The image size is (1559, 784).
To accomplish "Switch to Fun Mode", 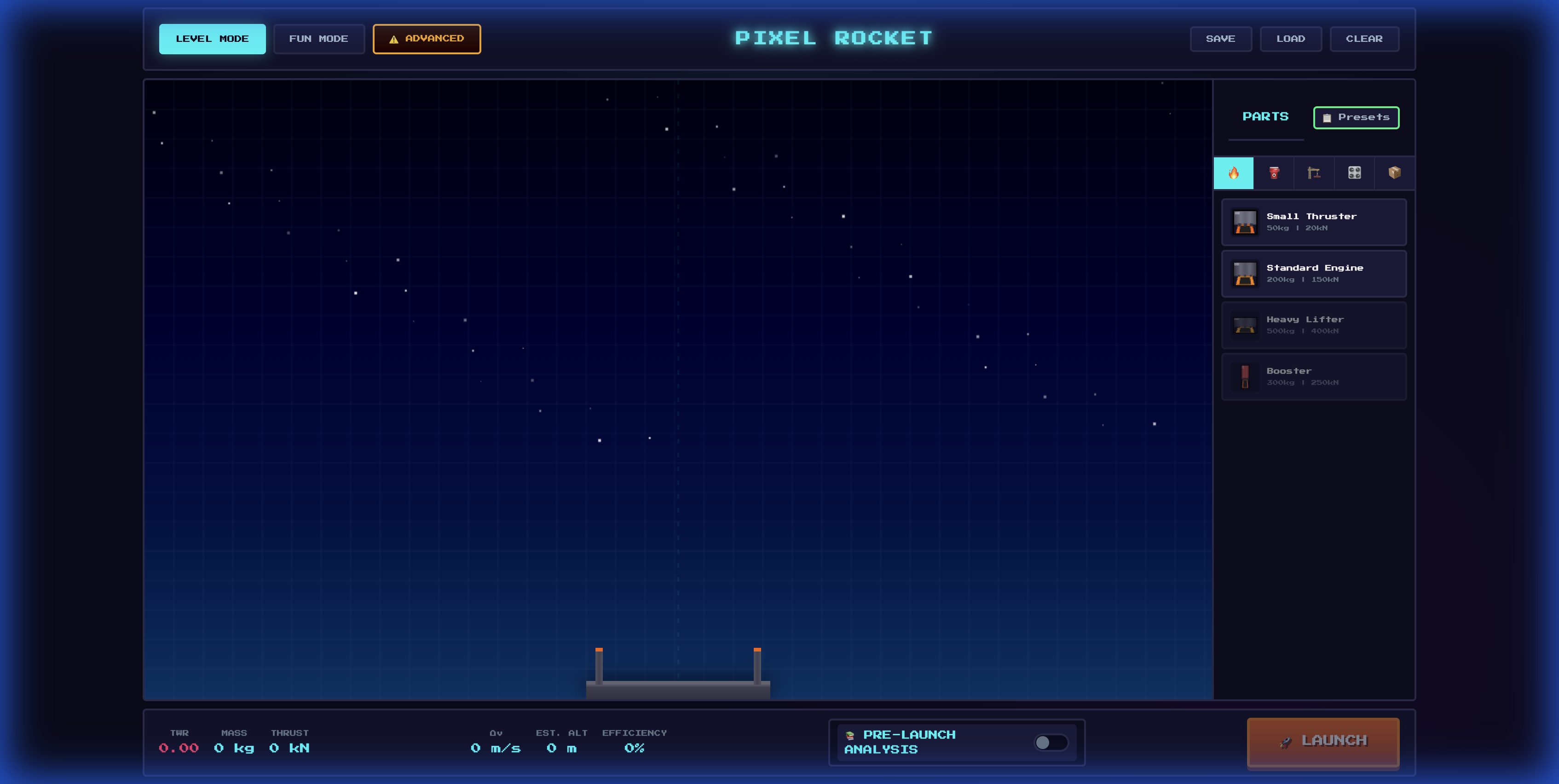I will pyautogui.click(x=319, y=39).
